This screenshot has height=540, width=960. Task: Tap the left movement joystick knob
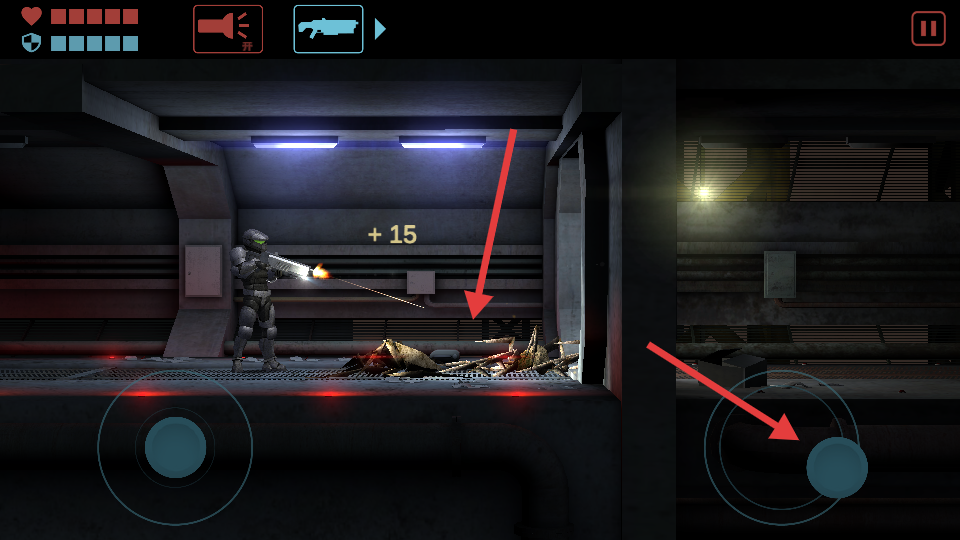point(175,447)
